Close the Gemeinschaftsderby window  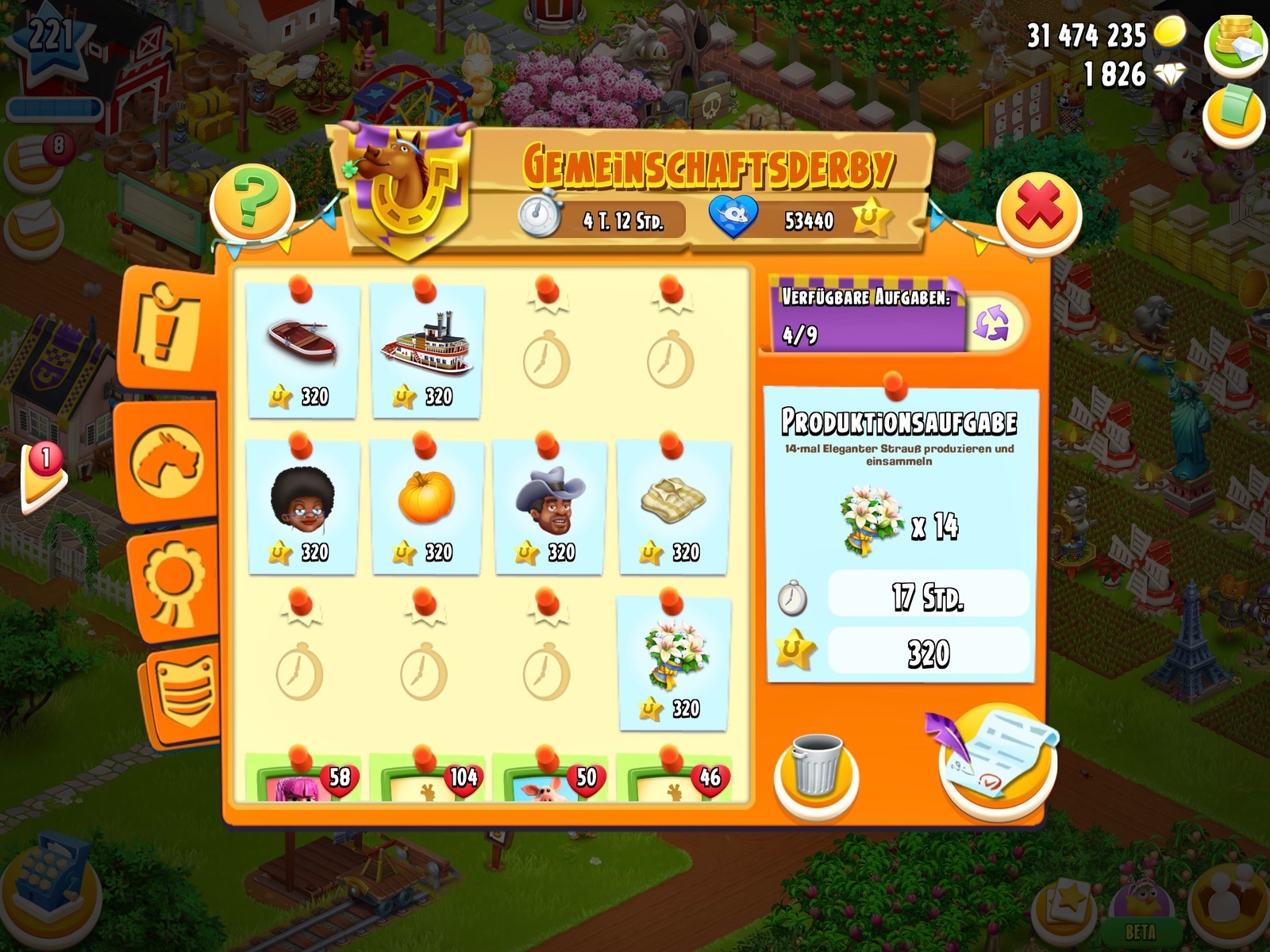(x=1038, y=212)
